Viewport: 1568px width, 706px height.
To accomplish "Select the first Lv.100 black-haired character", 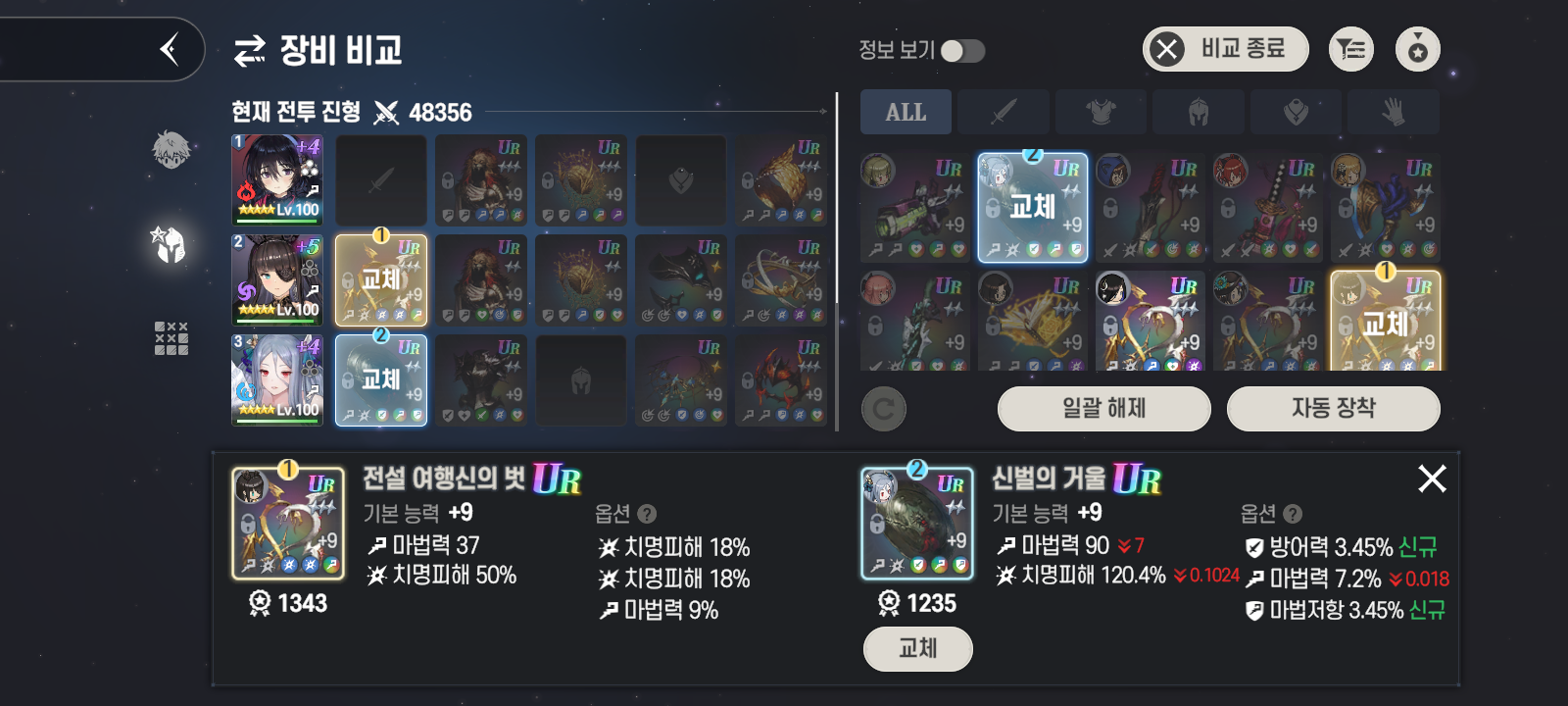I will pyautogui.click(x=277, y=179).
